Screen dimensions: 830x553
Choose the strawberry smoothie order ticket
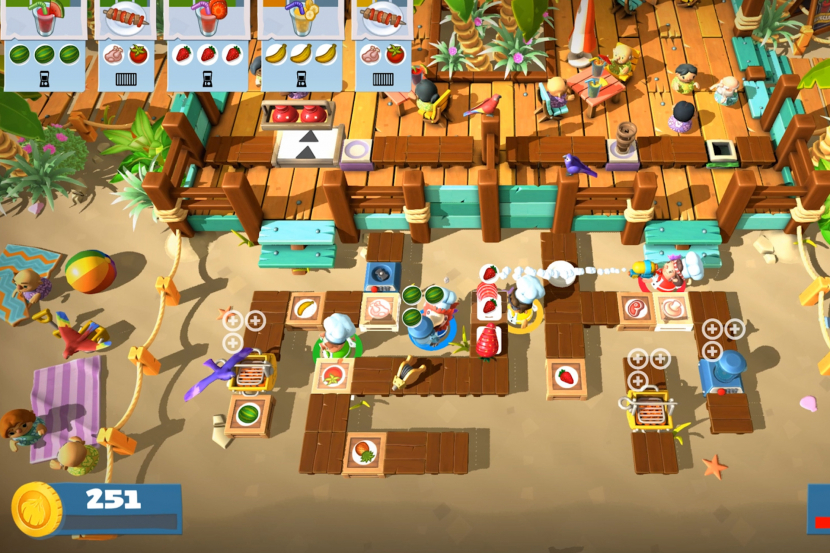tap(207, 44)
